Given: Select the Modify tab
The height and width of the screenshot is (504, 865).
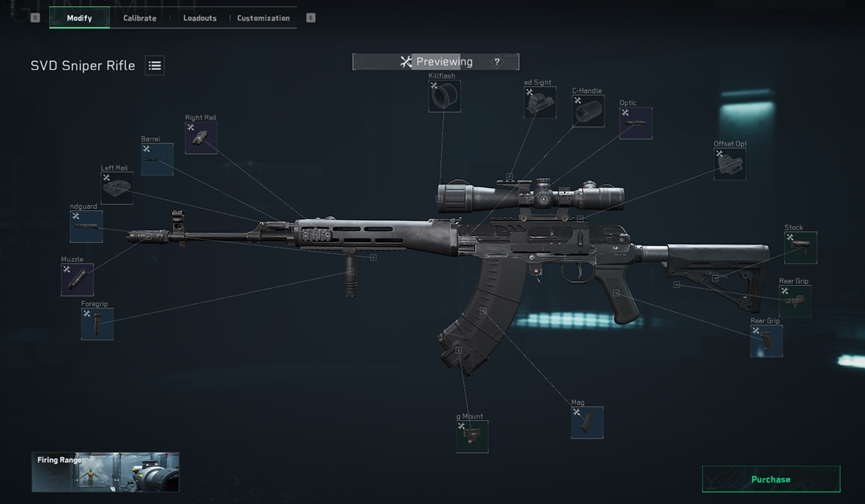Looking at the screenshot, I should click(x=79, y=18).
